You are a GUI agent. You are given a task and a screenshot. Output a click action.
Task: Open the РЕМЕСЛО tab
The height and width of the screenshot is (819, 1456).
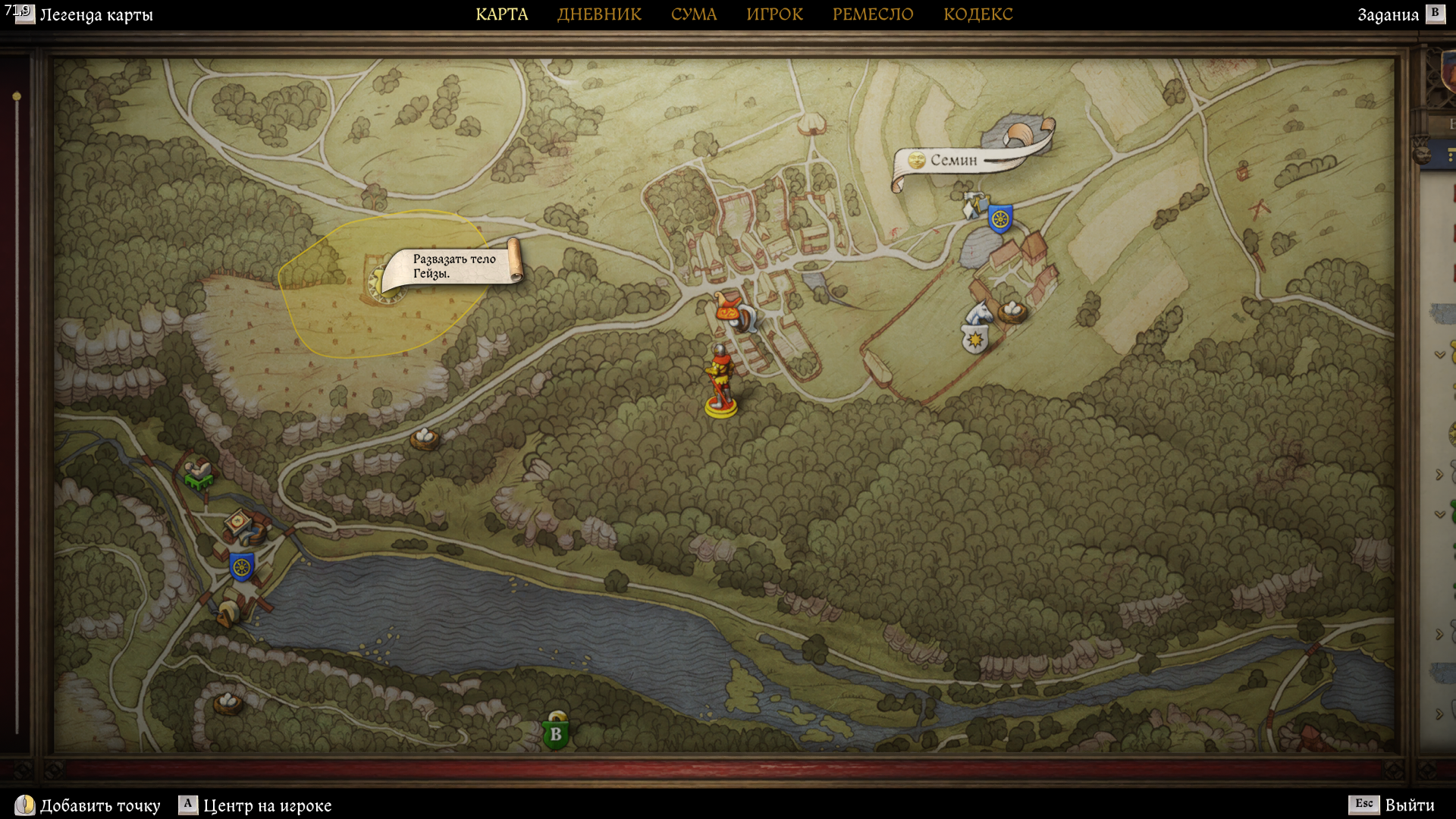click(x=873, y=14)
